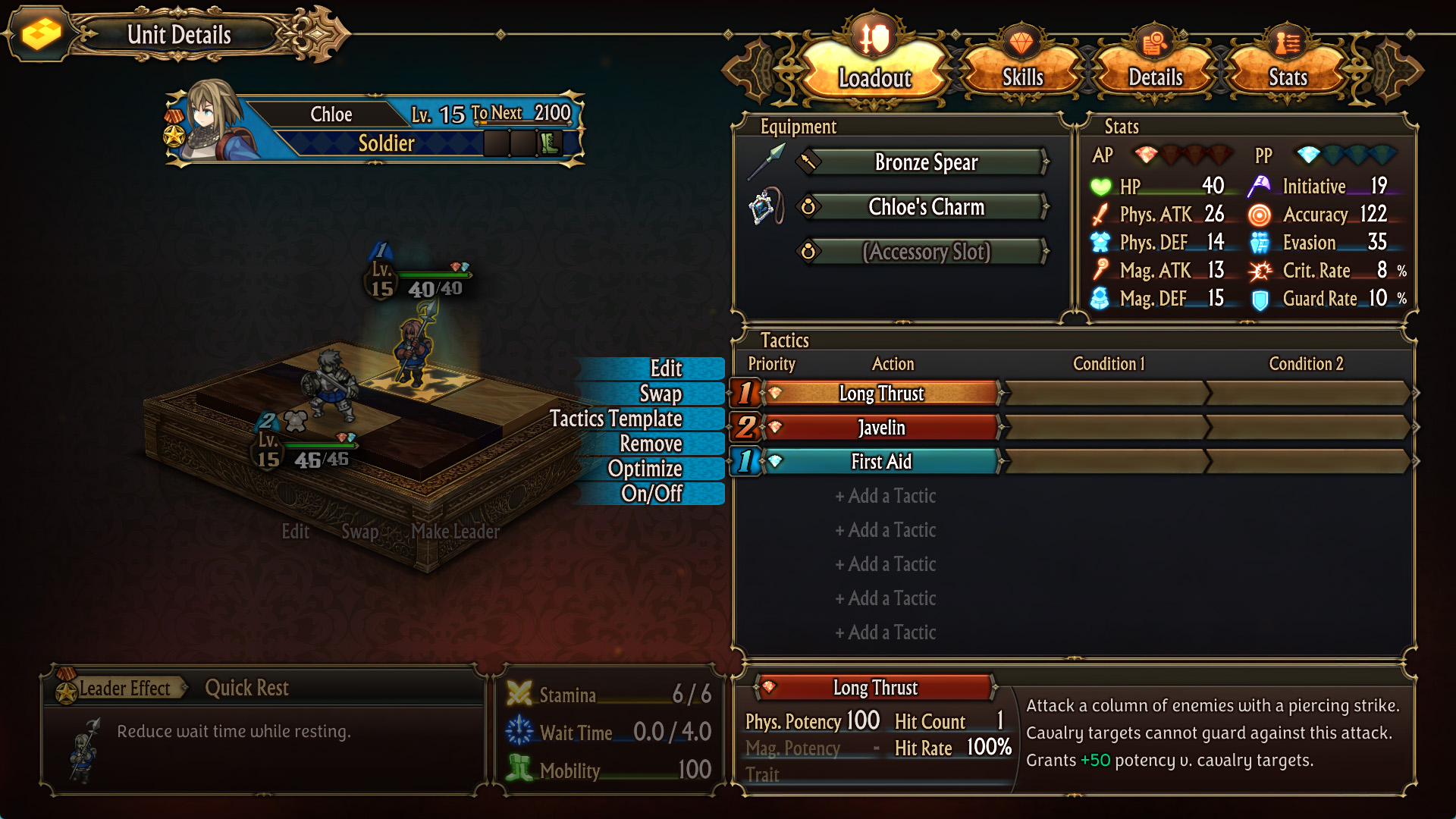Click Make Leader under the unit board

(455, 532)
